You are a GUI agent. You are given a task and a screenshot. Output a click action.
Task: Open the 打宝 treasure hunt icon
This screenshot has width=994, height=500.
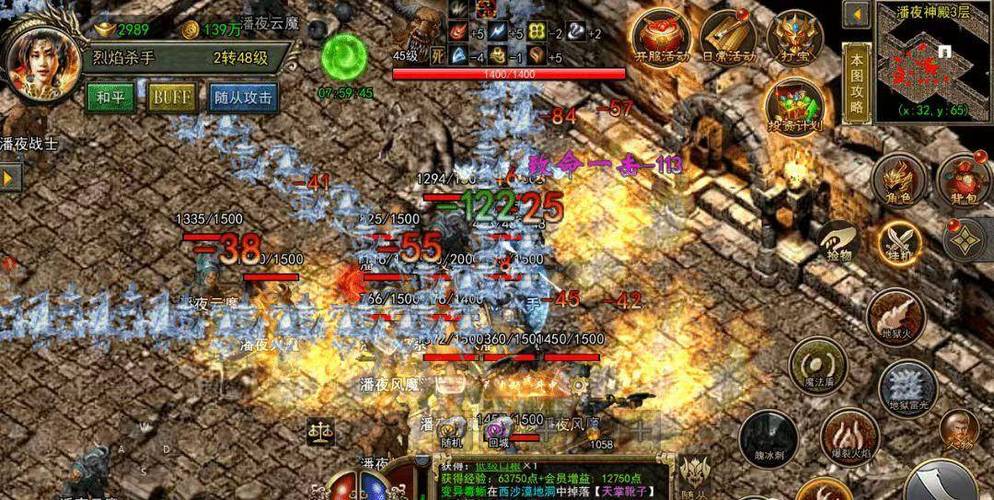(794, 38)
